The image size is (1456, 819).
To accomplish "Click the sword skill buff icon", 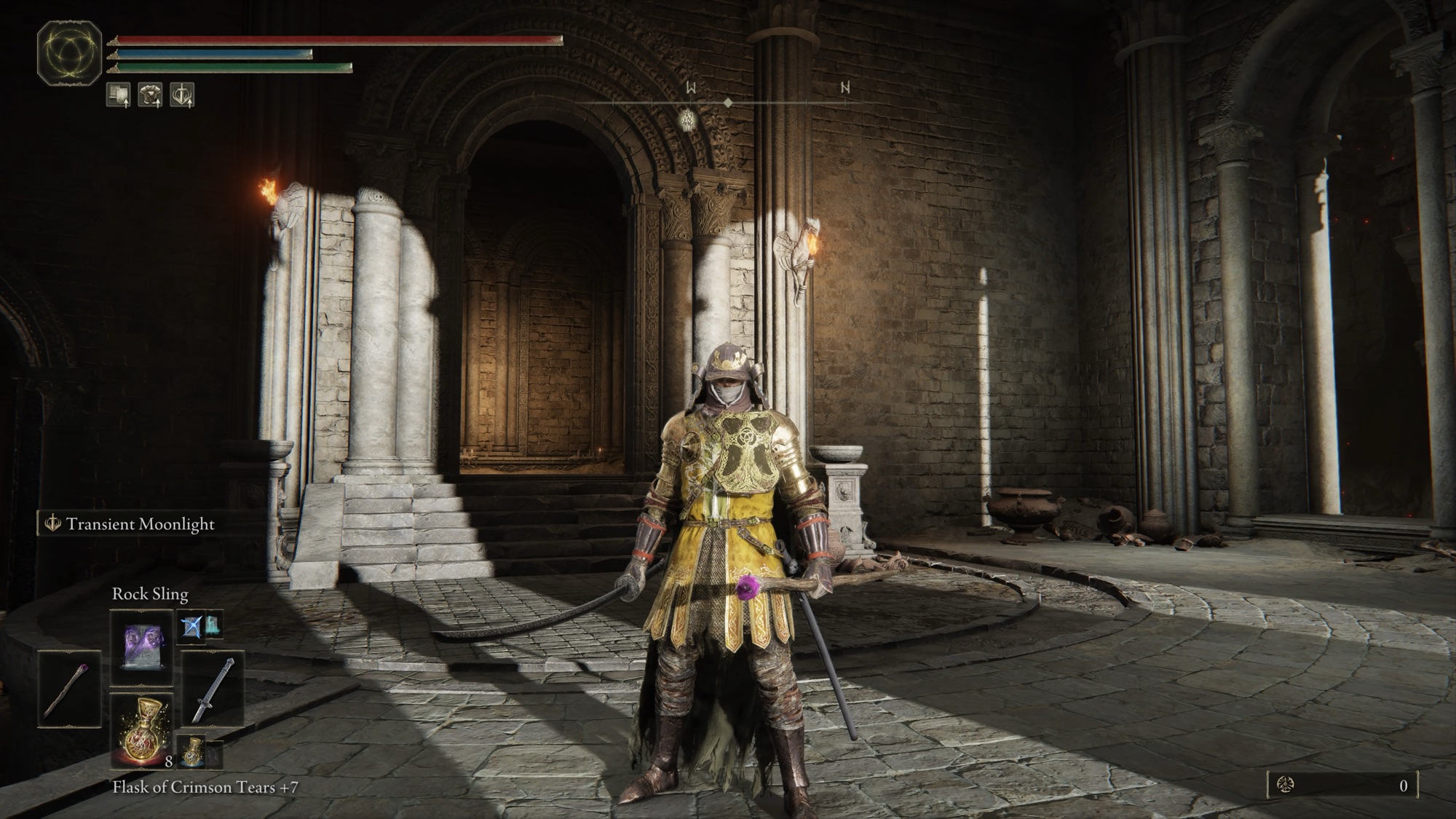I will (182, 95).
